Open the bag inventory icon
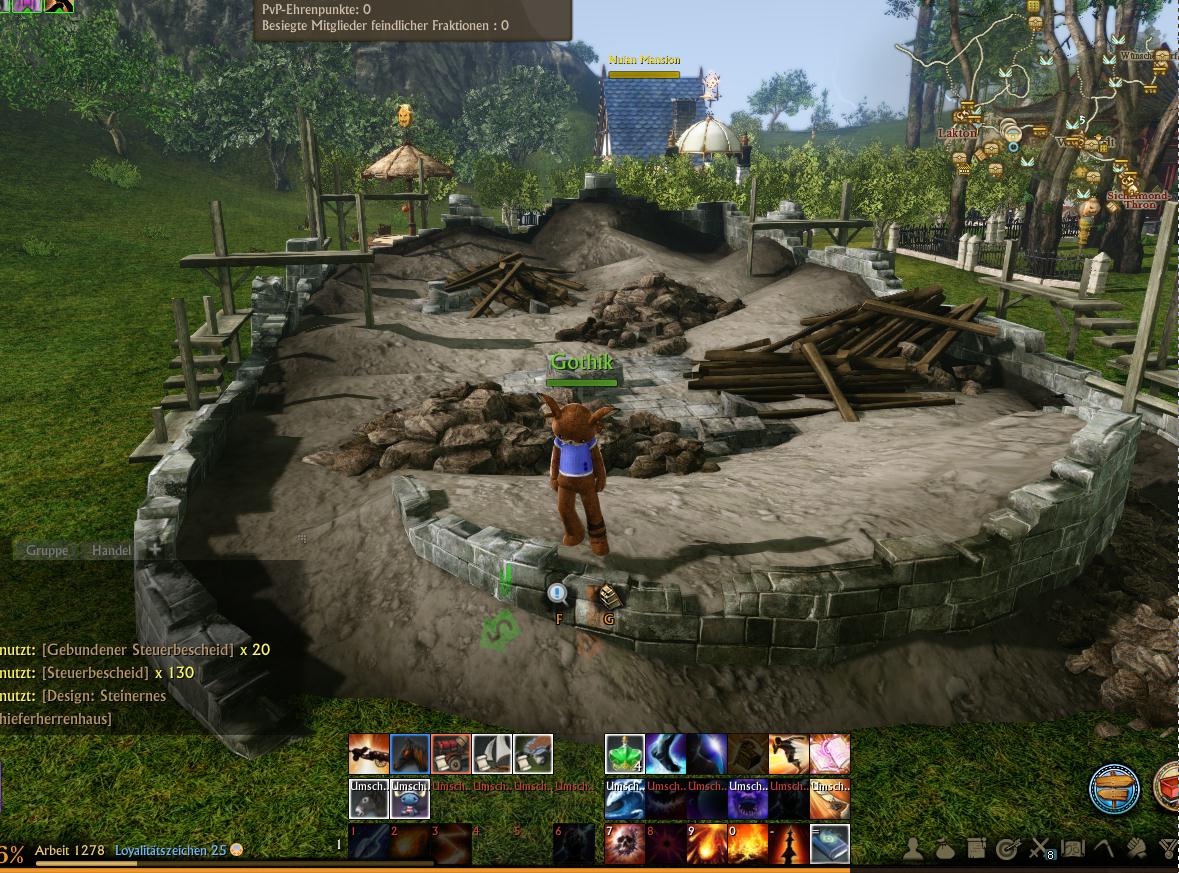Screen dimensions: 1179x873 [945, 849]
